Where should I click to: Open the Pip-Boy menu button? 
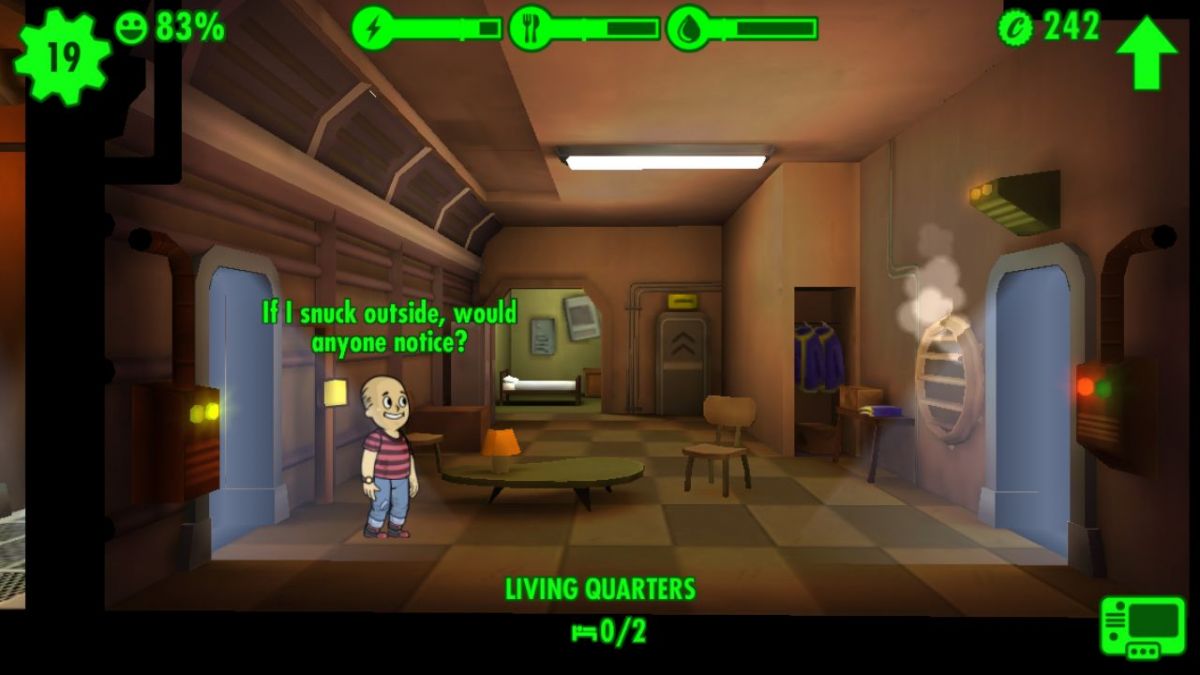(x=1142, y=626)
